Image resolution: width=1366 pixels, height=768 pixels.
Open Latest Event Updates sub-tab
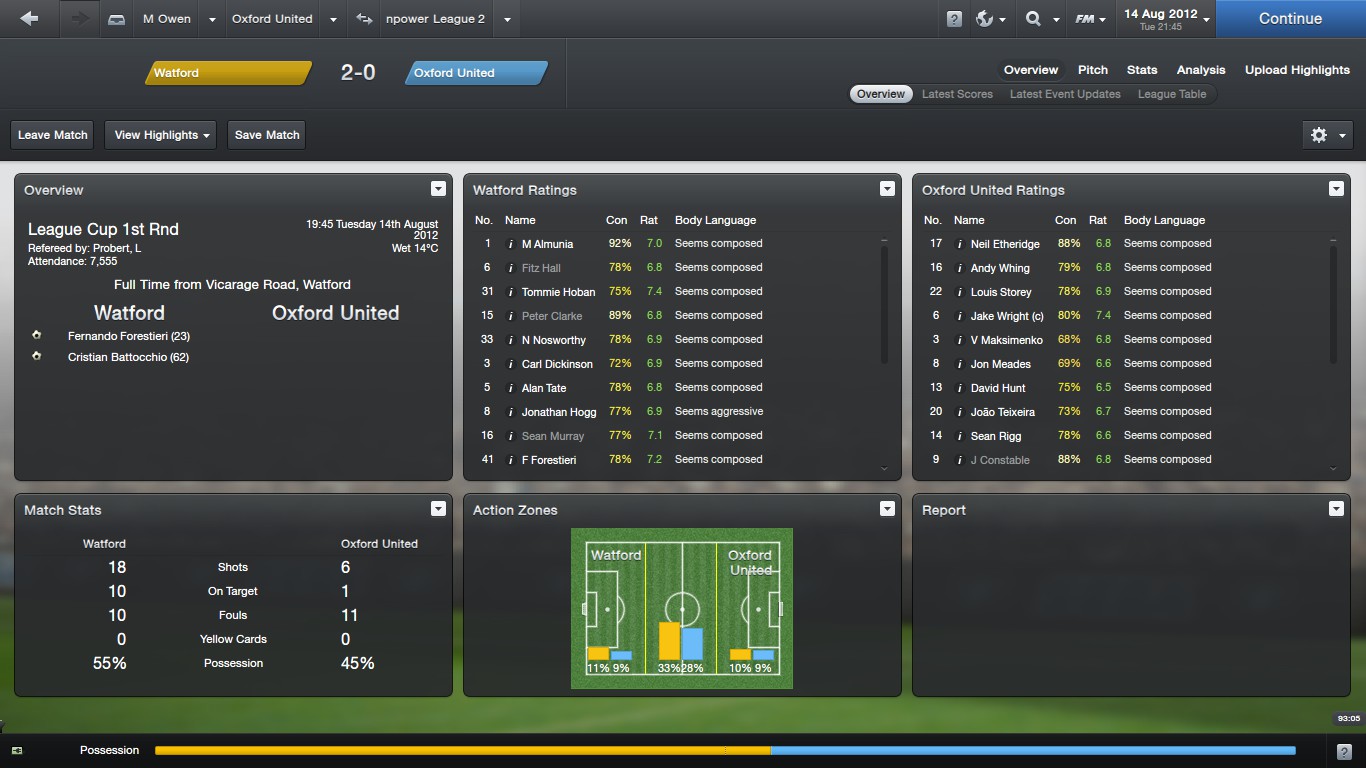click(x=1065, y=94)
